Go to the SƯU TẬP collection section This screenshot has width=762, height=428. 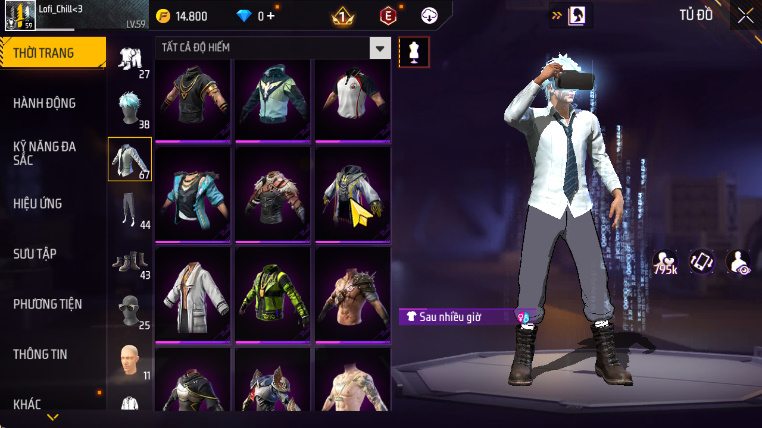click(34, 253)
